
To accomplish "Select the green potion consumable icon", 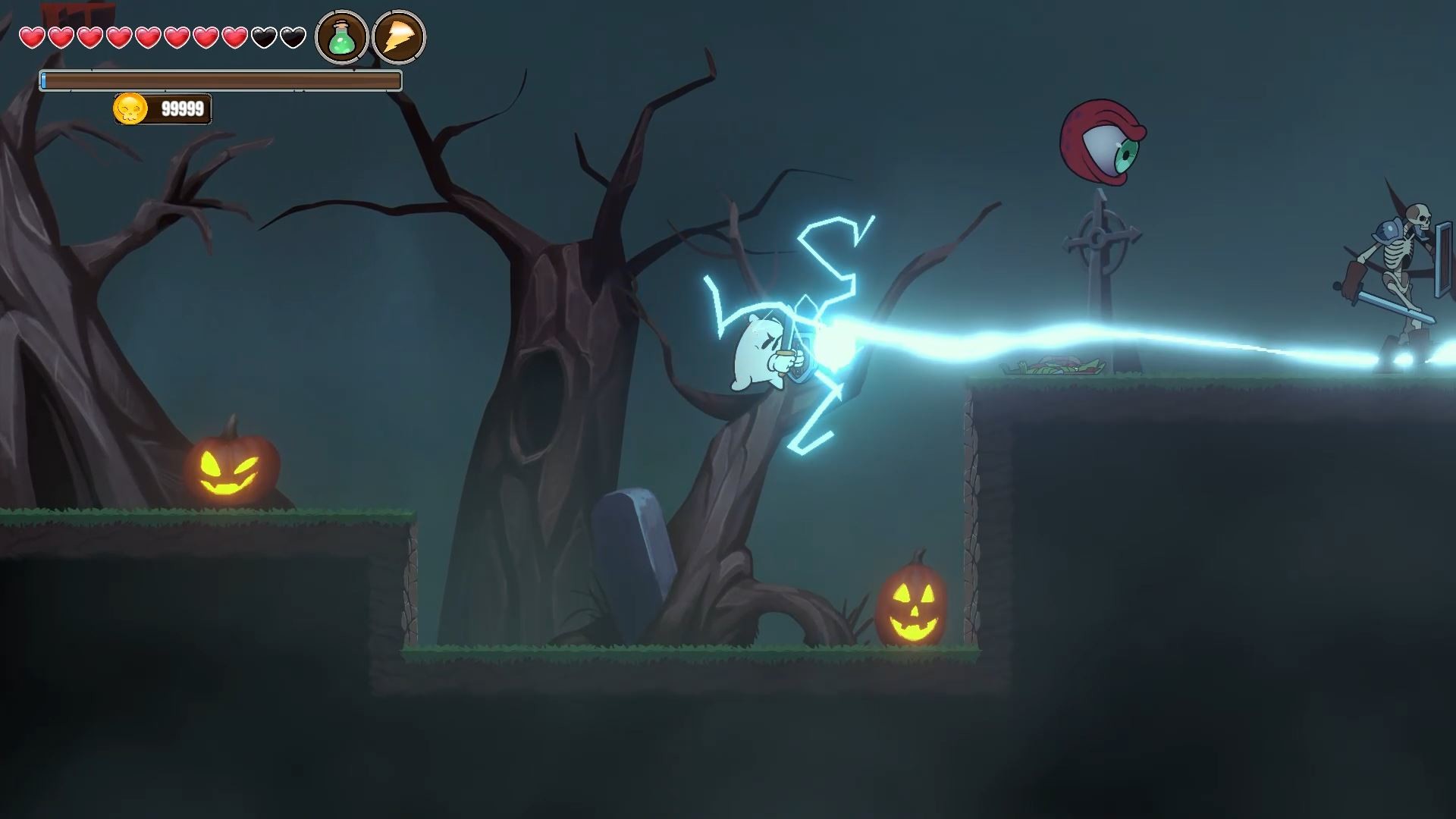I will pos(341,36).
